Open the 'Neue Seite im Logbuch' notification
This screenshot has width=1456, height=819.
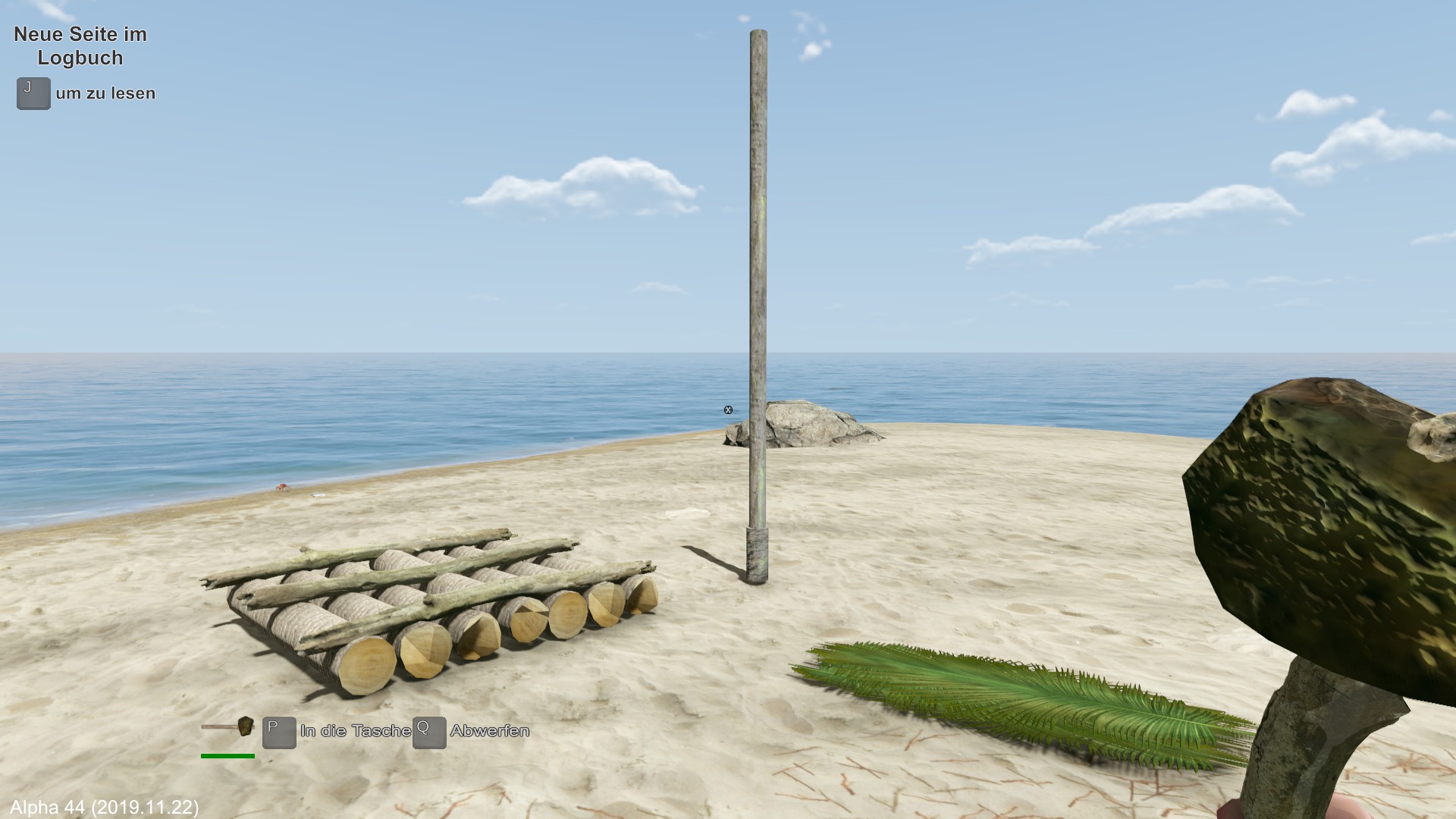[80, 46]
